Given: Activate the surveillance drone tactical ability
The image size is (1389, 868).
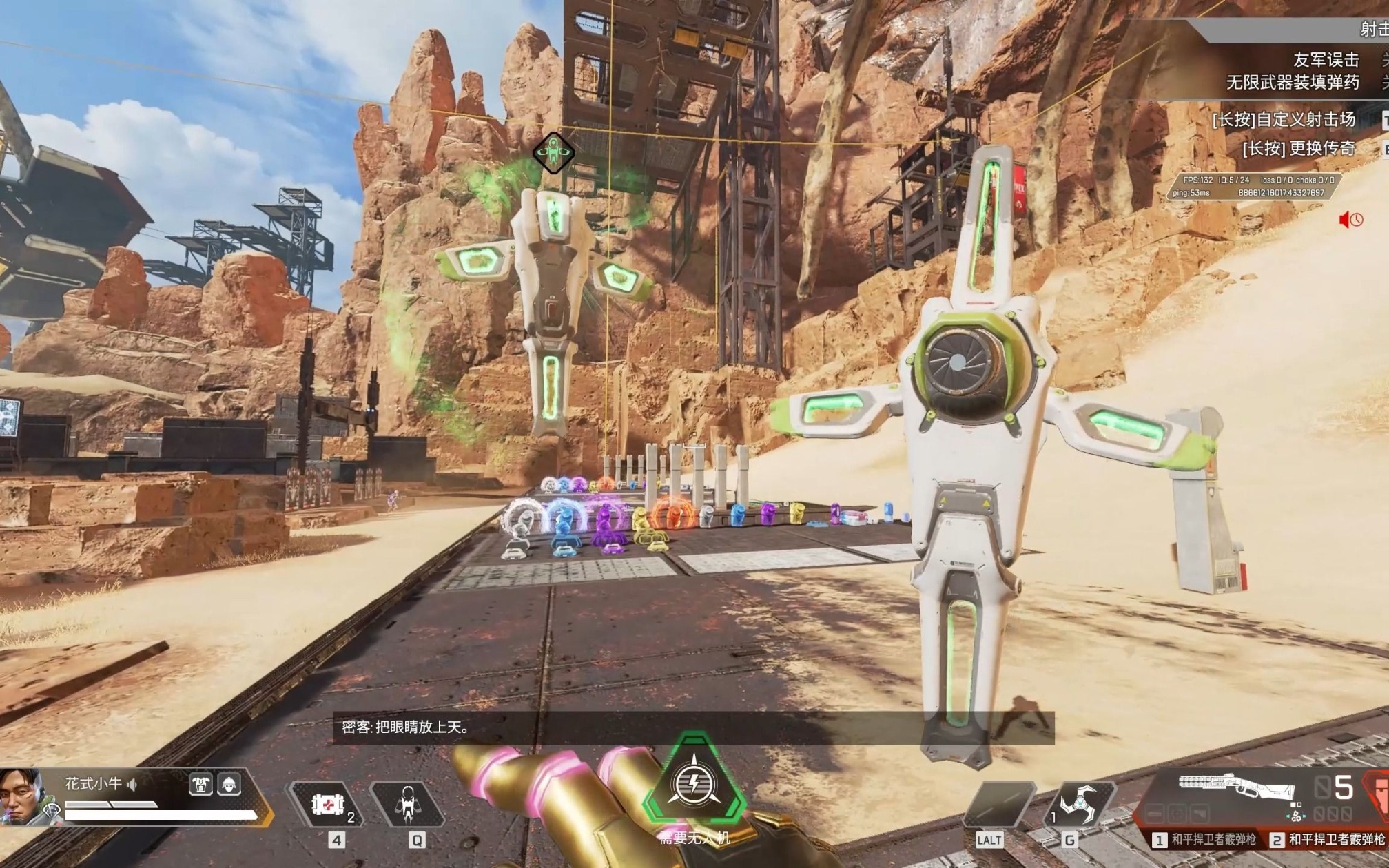Looking at the screenshot, I should pyautogui.click(x=408, y=804).
